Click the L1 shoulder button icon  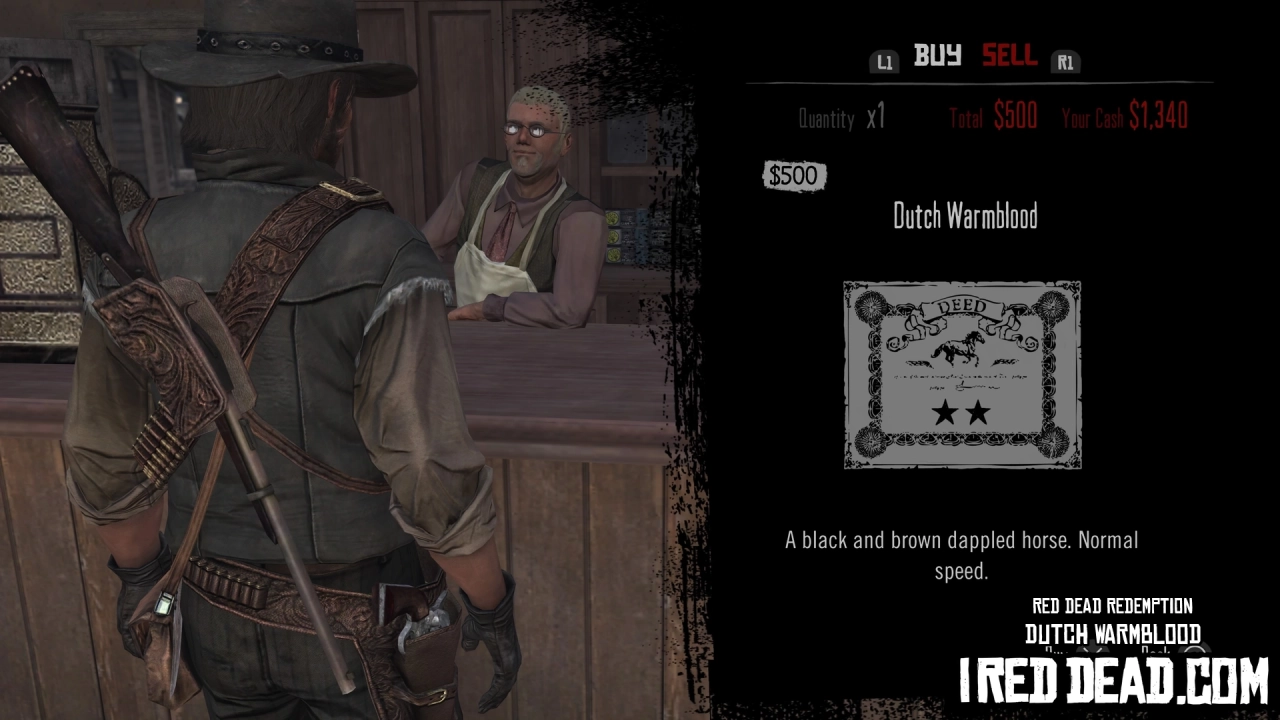tap(884, 61)
